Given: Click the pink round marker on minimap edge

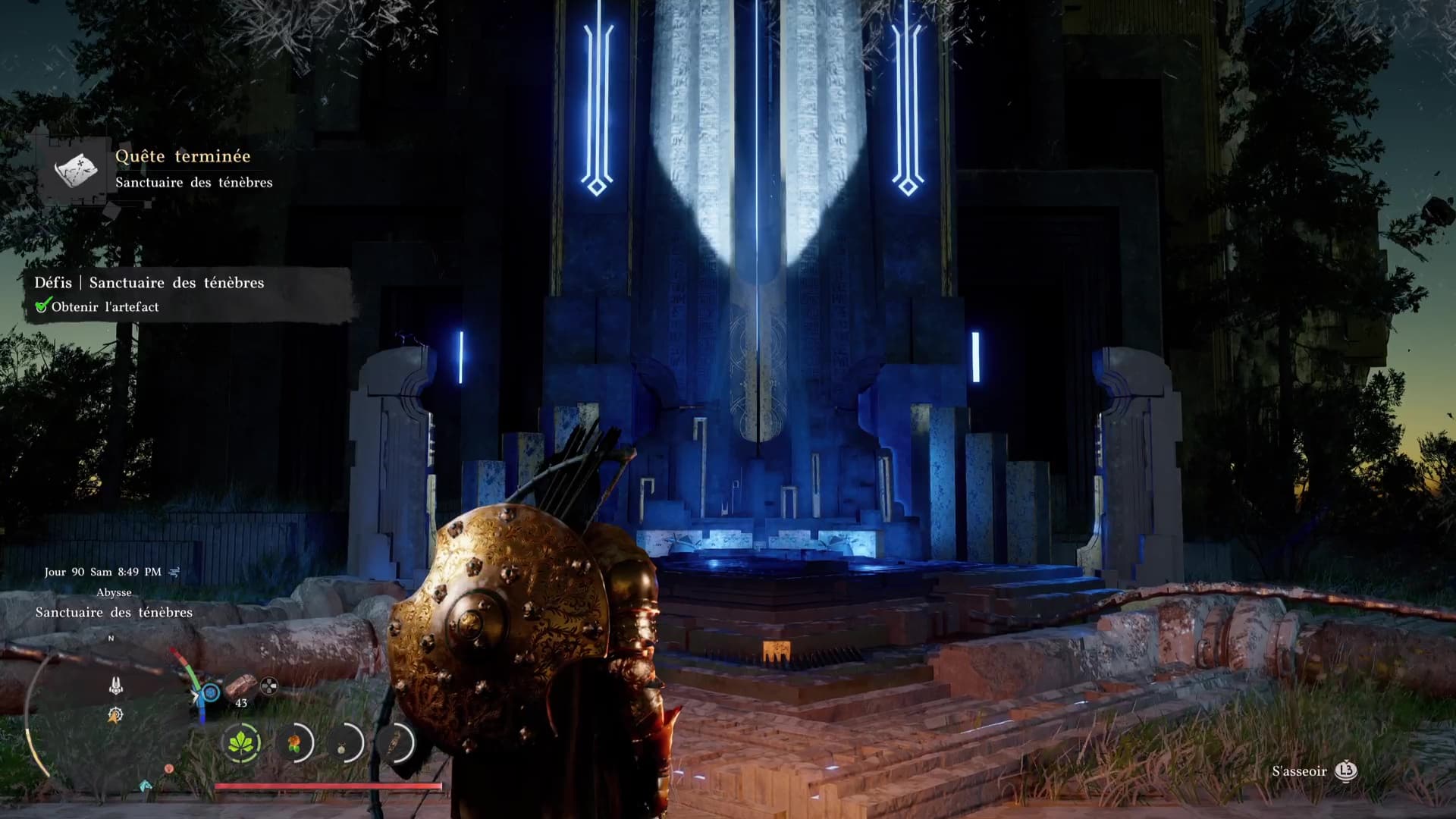Looking at the screenshot, I should pyautogui.click(x=169, y=769).
